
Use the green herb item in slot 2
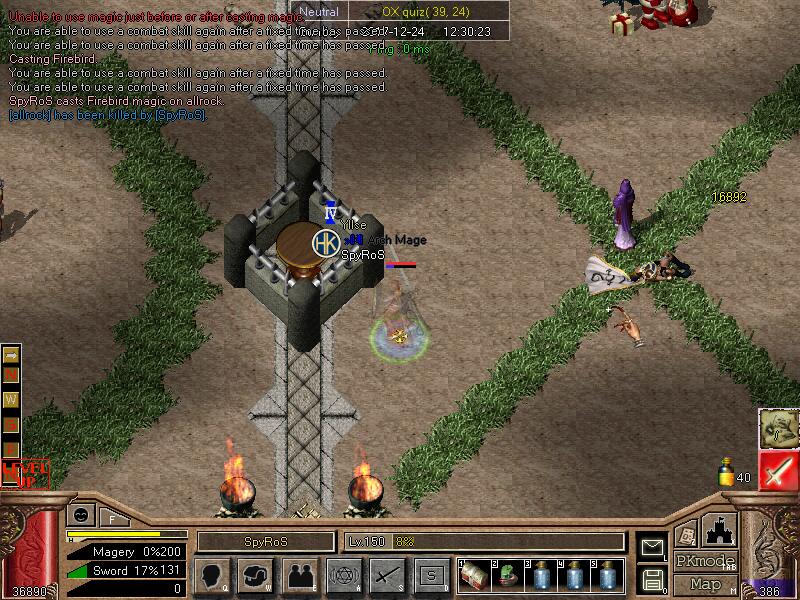[507, 576]
